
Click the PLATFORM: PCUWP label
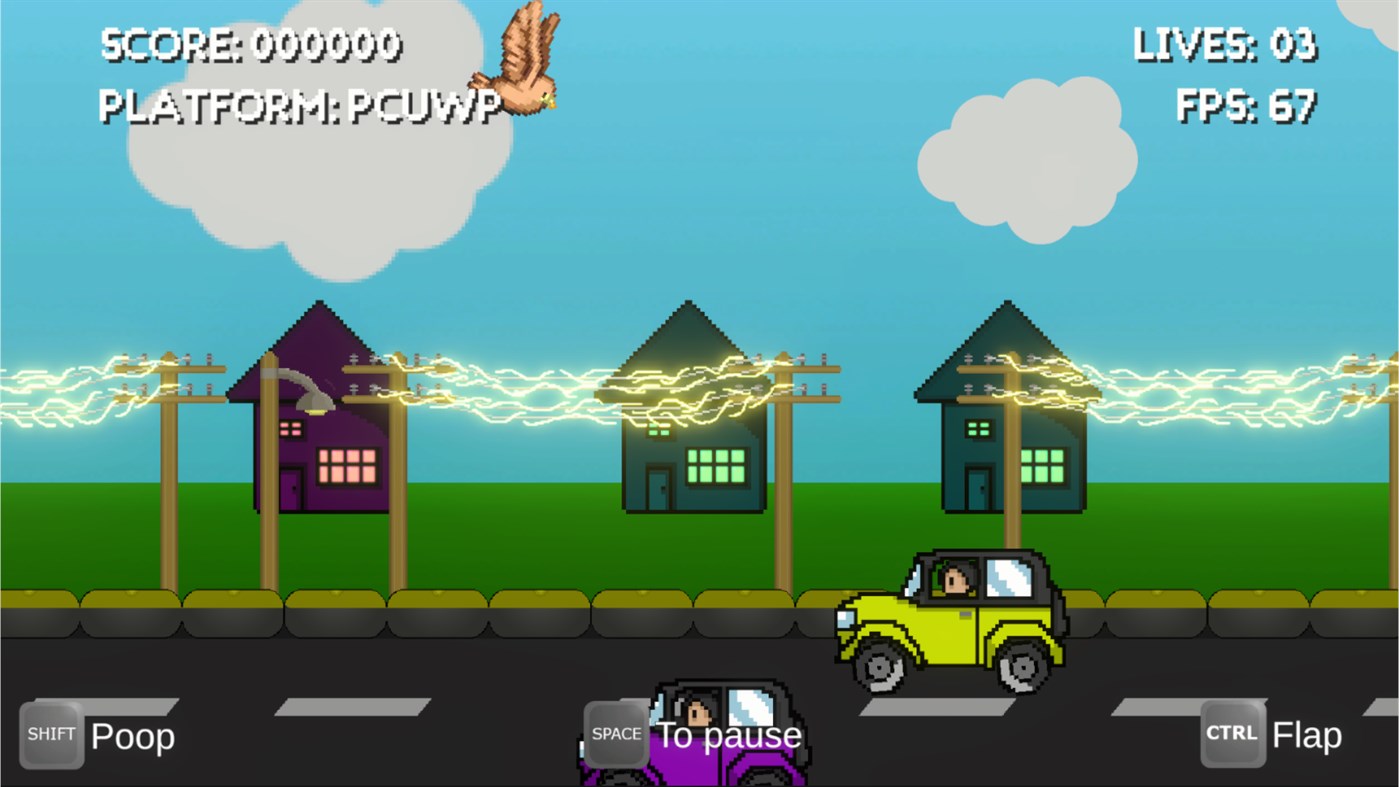(300, 105)
